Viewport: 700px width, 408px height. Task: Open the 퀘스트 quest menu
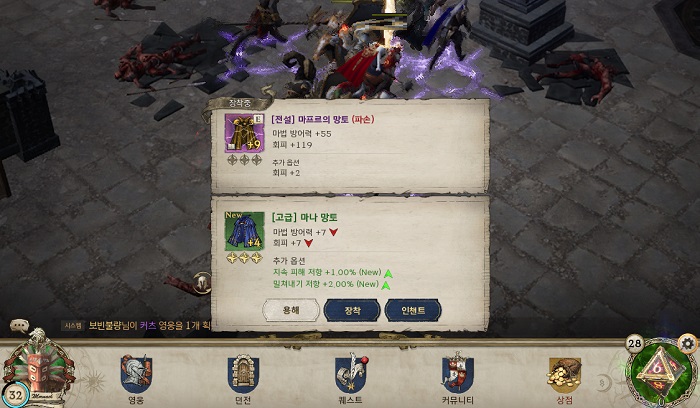tap(350, 377)
